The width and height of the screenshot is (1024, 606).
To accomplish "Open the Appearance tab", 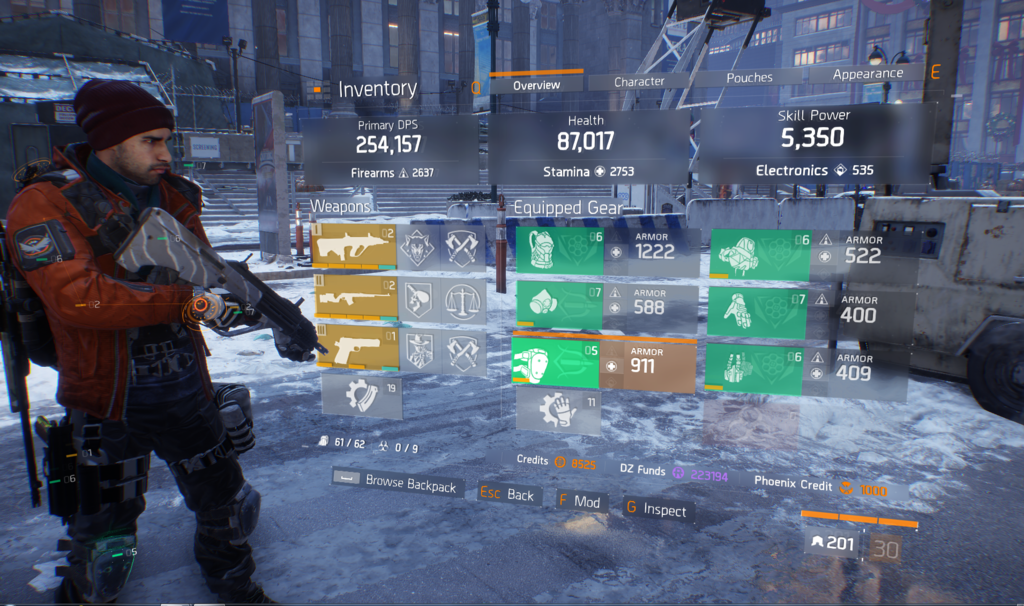I will click(x=867, y=74).
